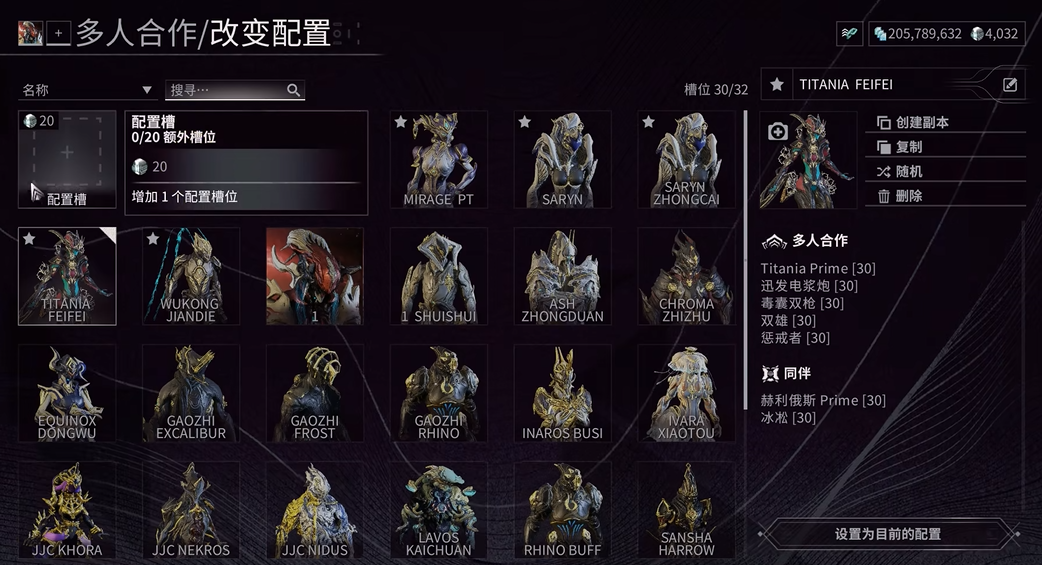Select the WUKONG JIANDIE loadout

pyautogui.click(x=190, y=276)
